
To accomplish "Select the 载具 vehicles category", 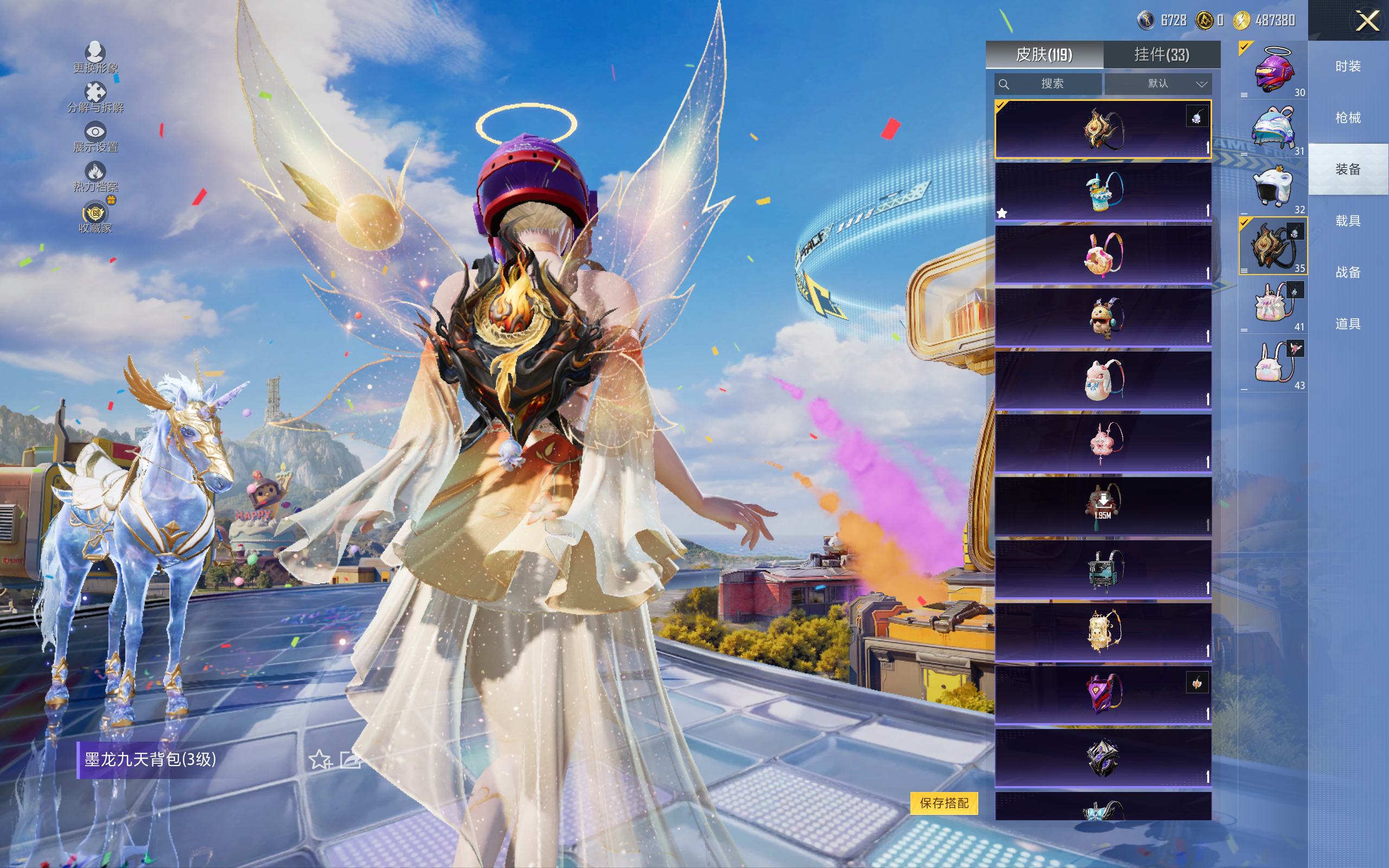I will click(x=1348, y=221).
